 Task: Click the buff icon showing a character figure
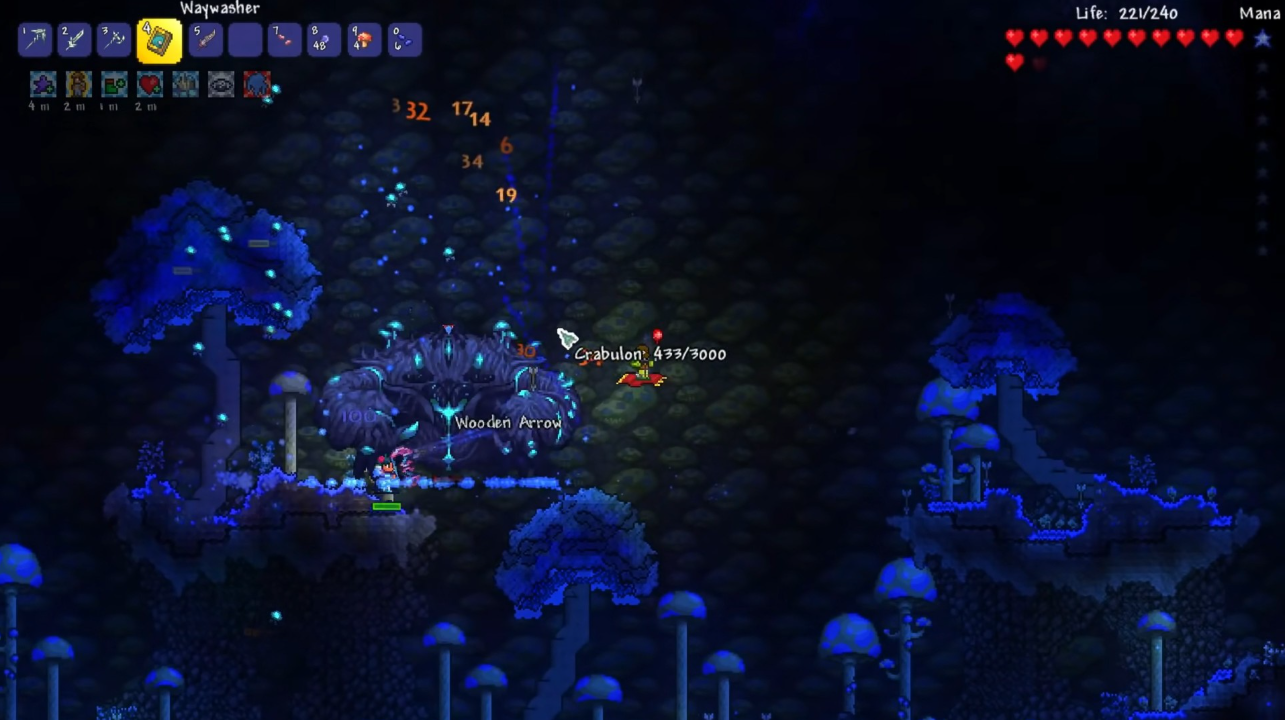click(x=78, y=84)
